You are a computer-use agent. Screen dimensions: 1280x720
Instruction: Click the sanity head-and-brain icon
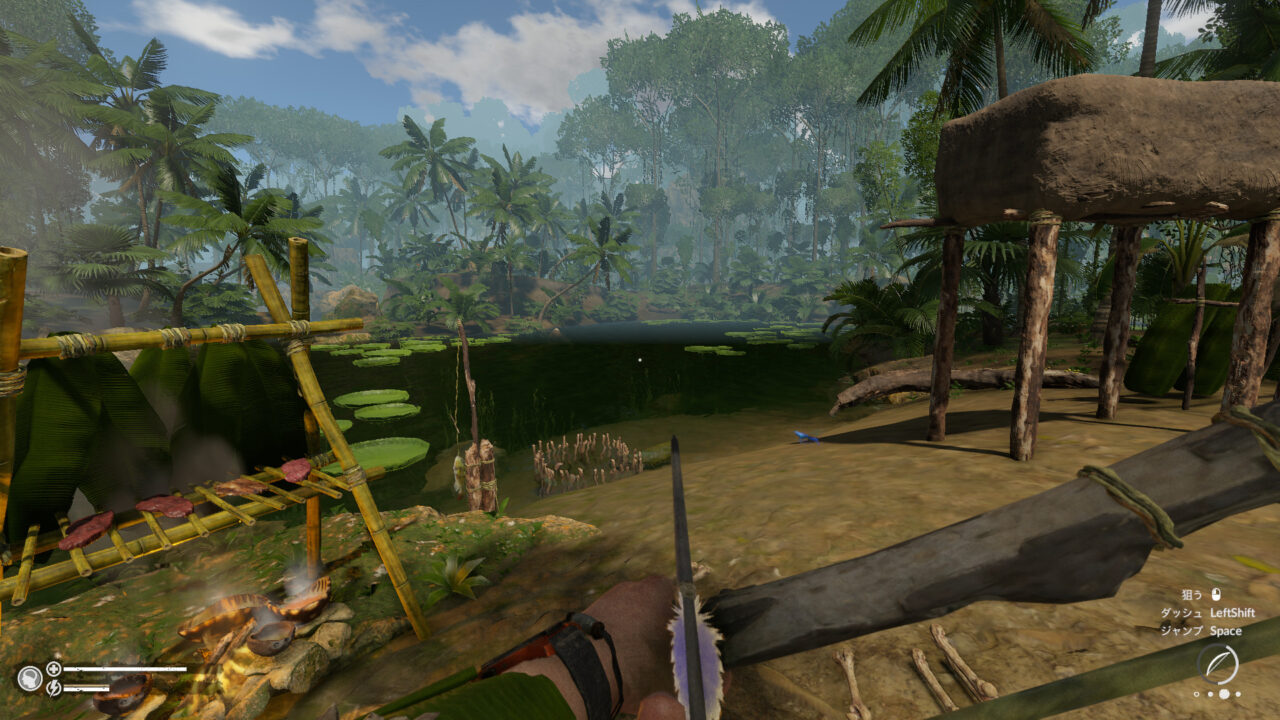coord(28,678)
